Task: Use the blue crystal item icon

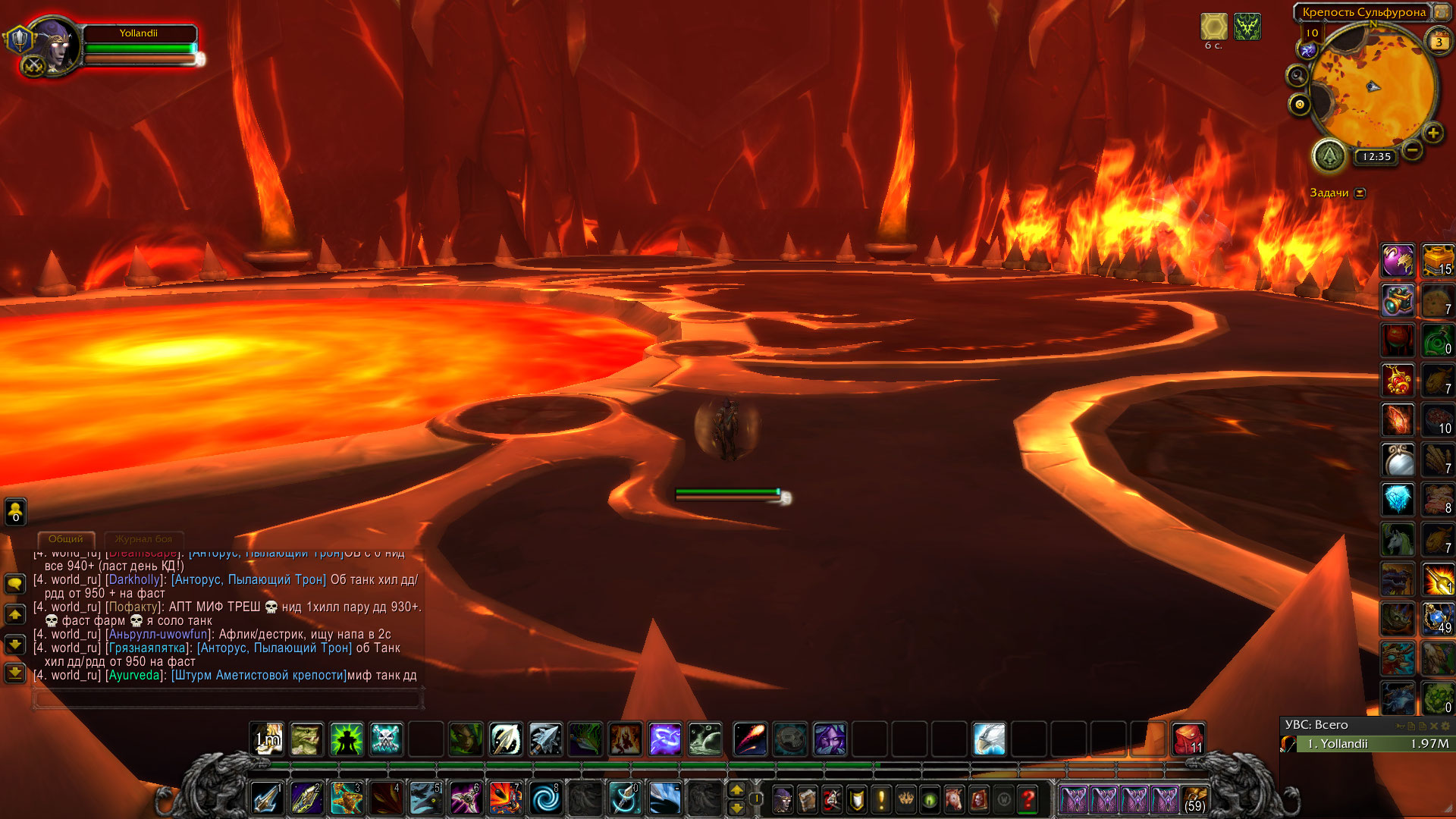Action: pos(1398,500)
